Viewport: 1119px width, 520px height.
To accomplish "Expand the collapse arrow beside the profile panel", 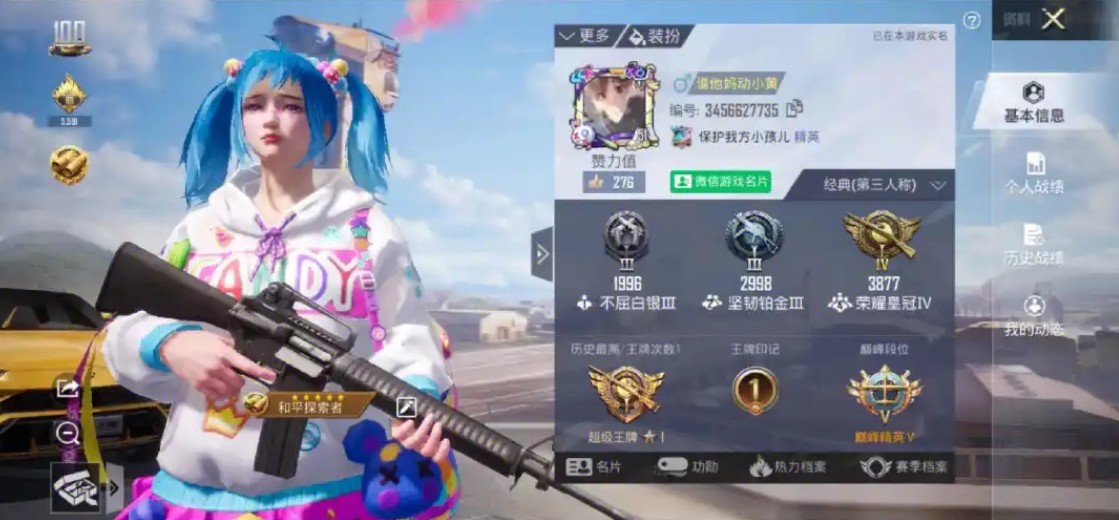I will click(542, 254).
